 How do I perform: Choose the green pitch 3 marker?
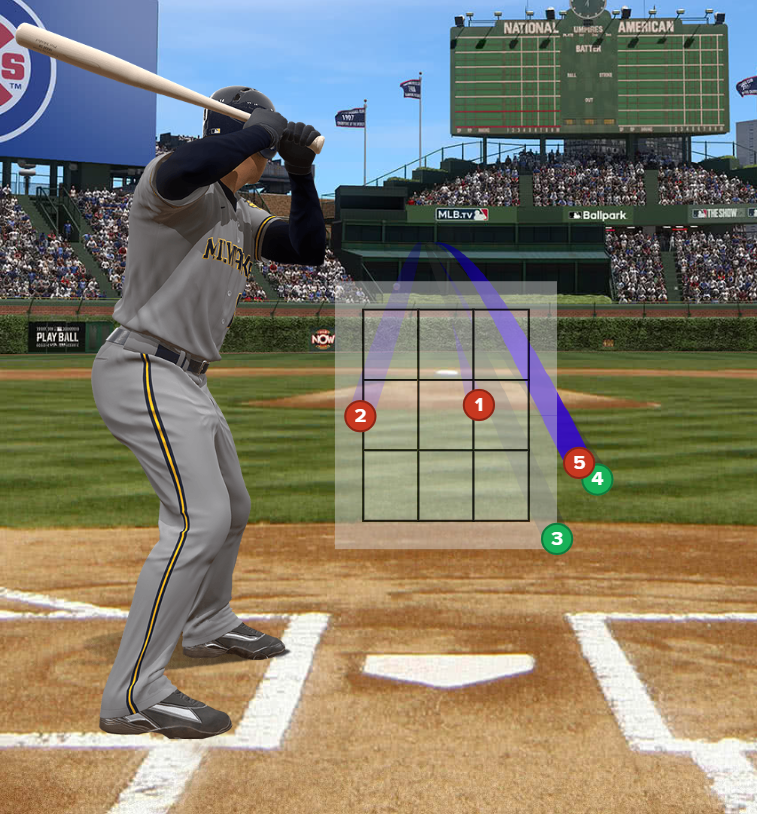point(557,539)
